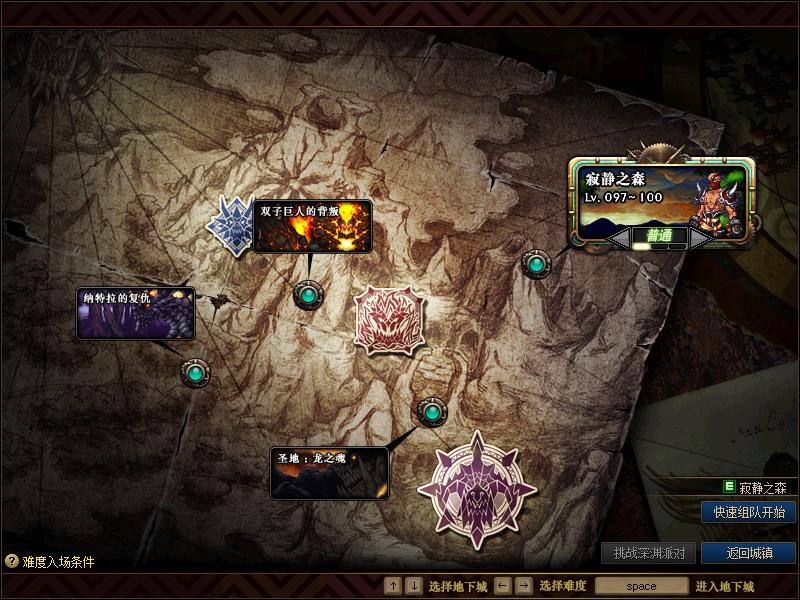Image resolution: width=800 pixels, height=600 pixels.
Task: Open the 难度入场条件 help info
Action: 50,562
